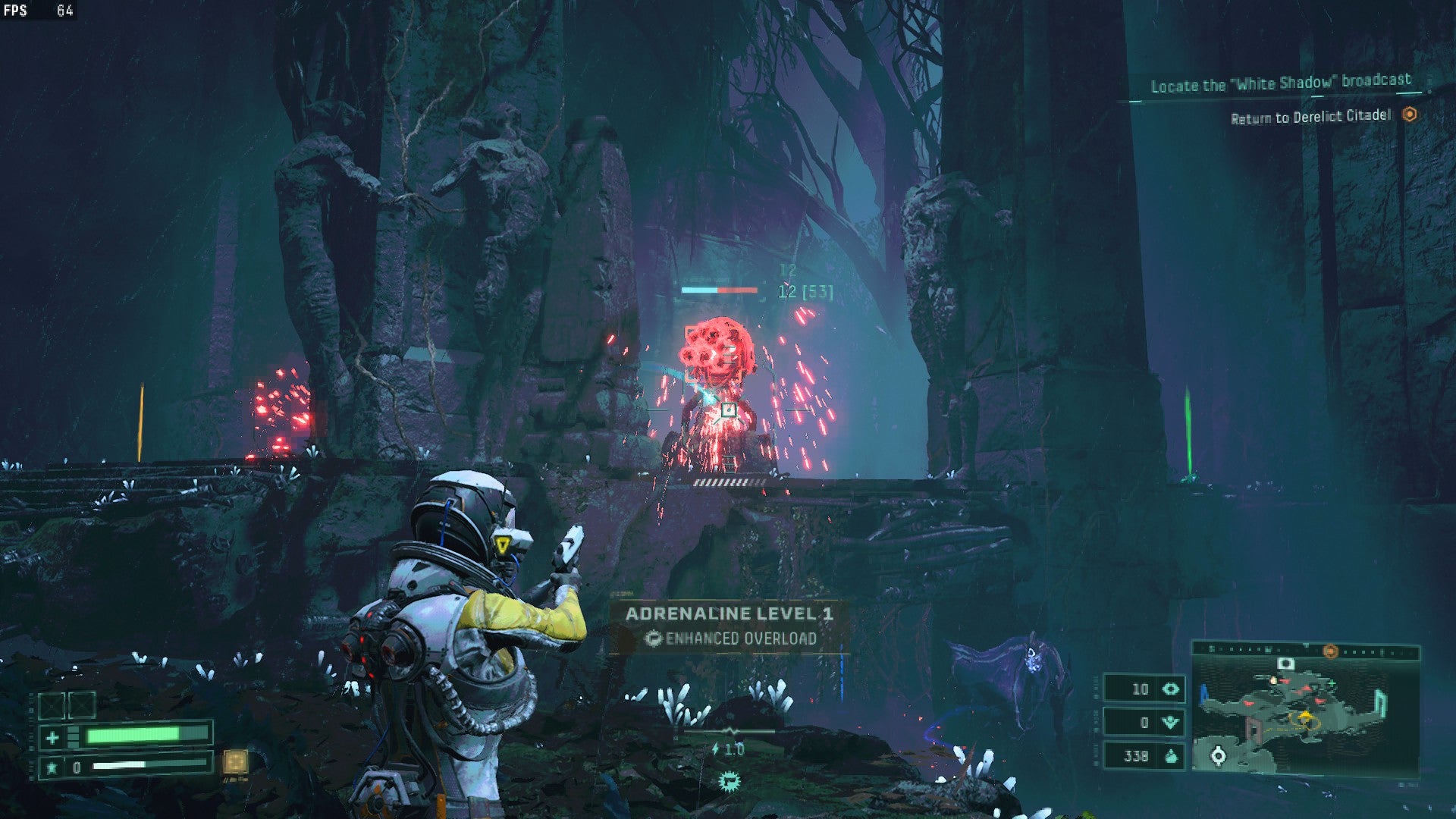
Task: Click the white locator icon on the minimap
Action: 1218,756
